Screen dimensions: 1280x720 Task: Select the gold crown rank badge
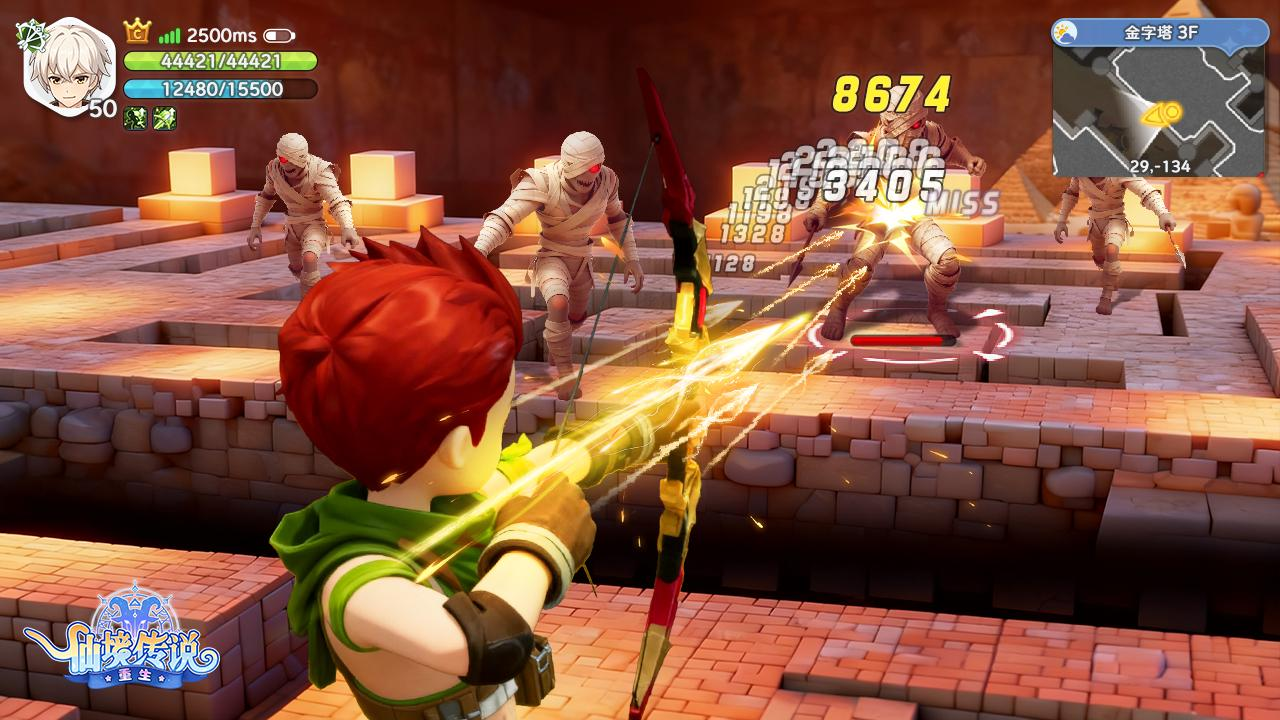137,32
